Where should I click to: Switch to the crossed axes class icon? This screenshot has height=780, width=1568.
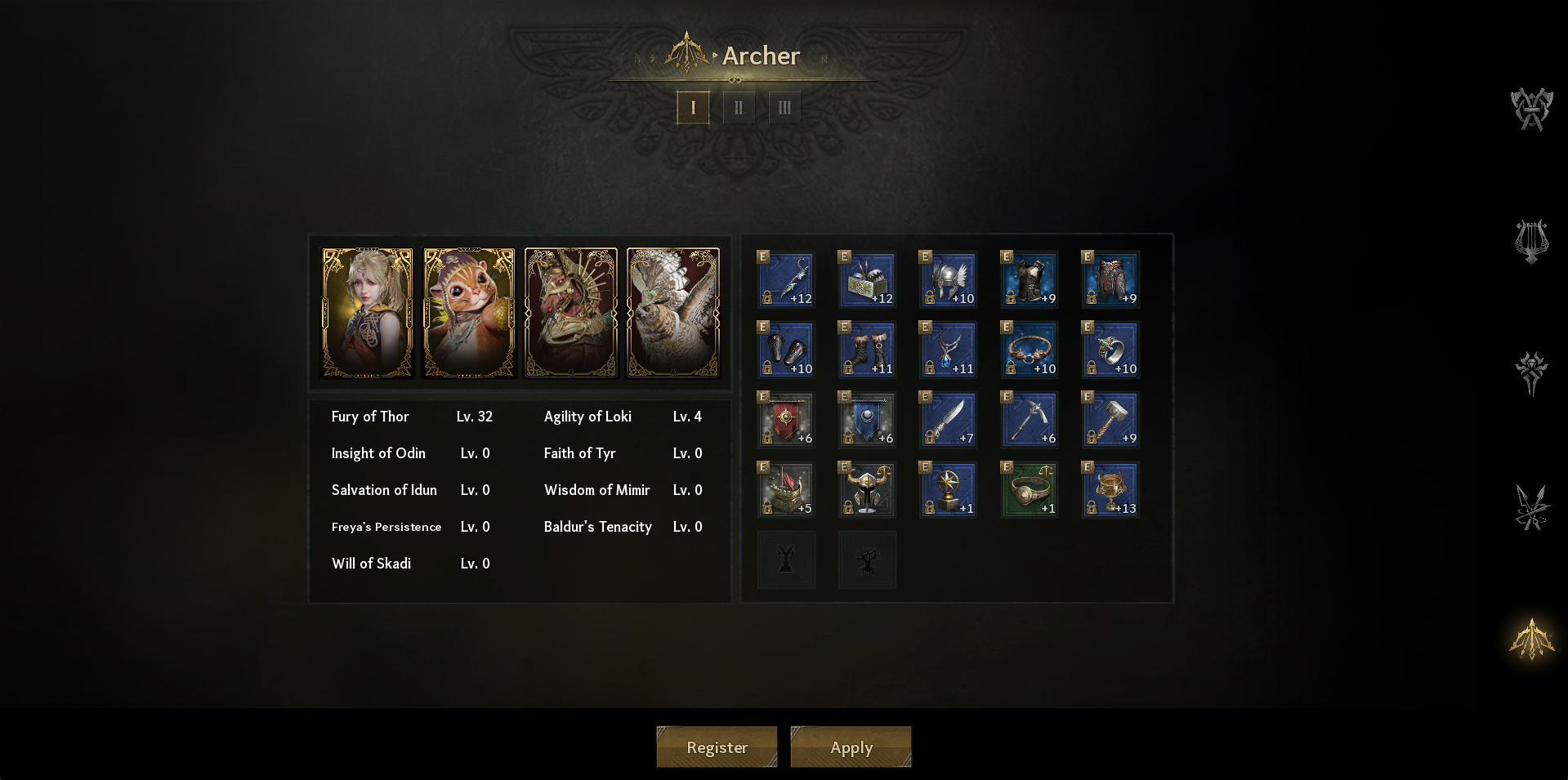[1531, 109]
